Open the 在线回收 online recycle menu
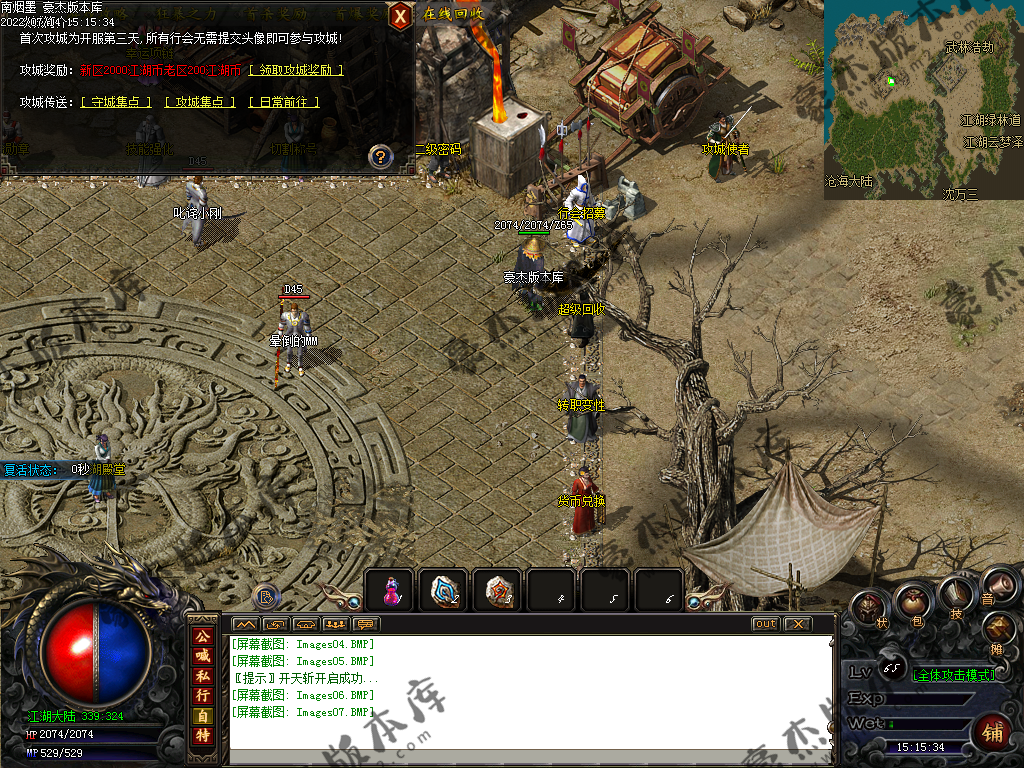Viewport: 1024px width, 768px height. (453, 14)
